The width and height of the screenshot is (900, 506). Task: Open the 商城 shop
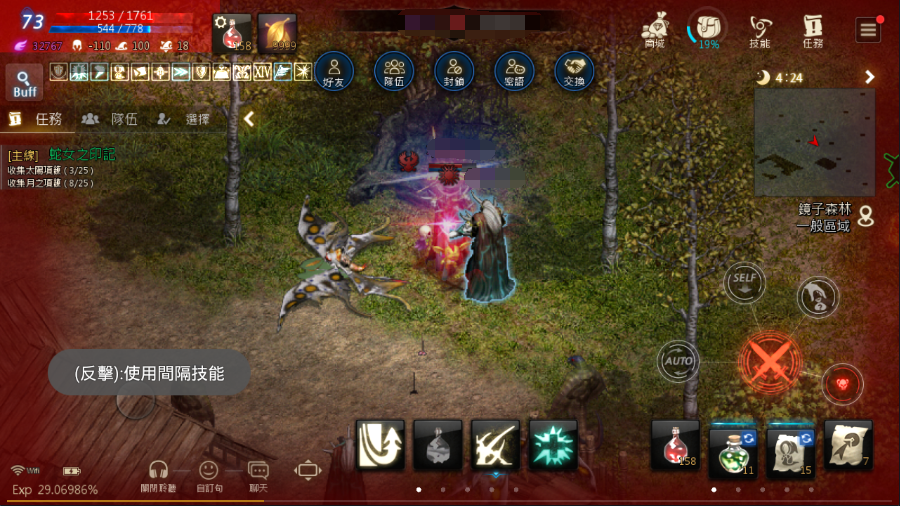[x=655, y=29]
